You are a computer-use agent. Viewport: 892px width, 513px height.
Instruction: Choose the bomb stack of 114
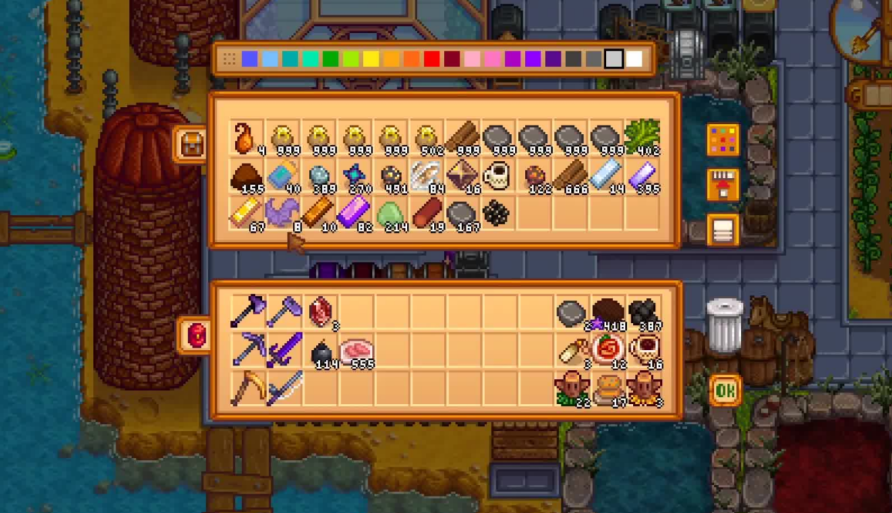(x=319, y=349)
